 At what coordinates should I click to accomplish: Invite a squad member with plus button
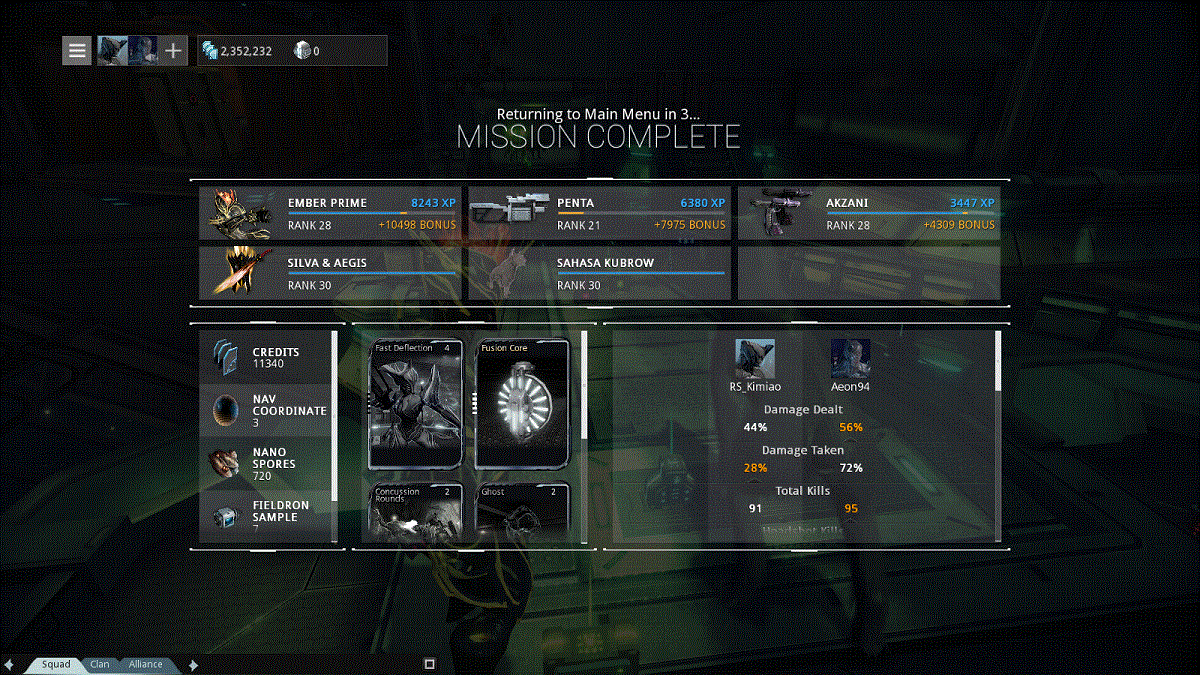click(173, 50)
